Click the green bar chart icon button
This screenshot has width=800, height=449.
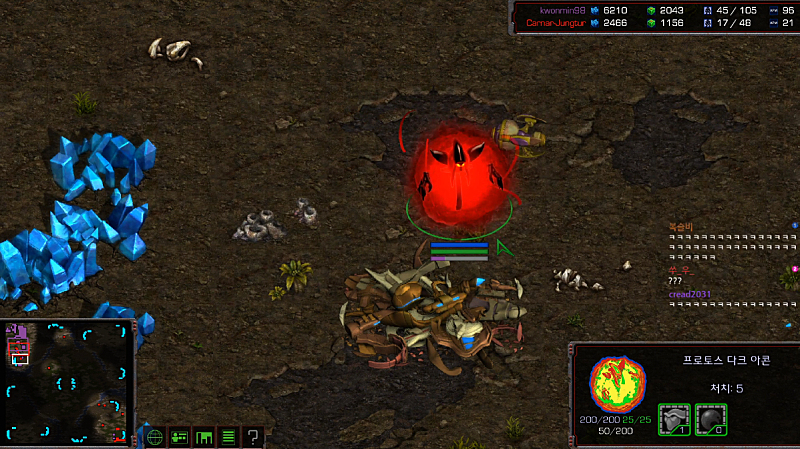[204, 437]
